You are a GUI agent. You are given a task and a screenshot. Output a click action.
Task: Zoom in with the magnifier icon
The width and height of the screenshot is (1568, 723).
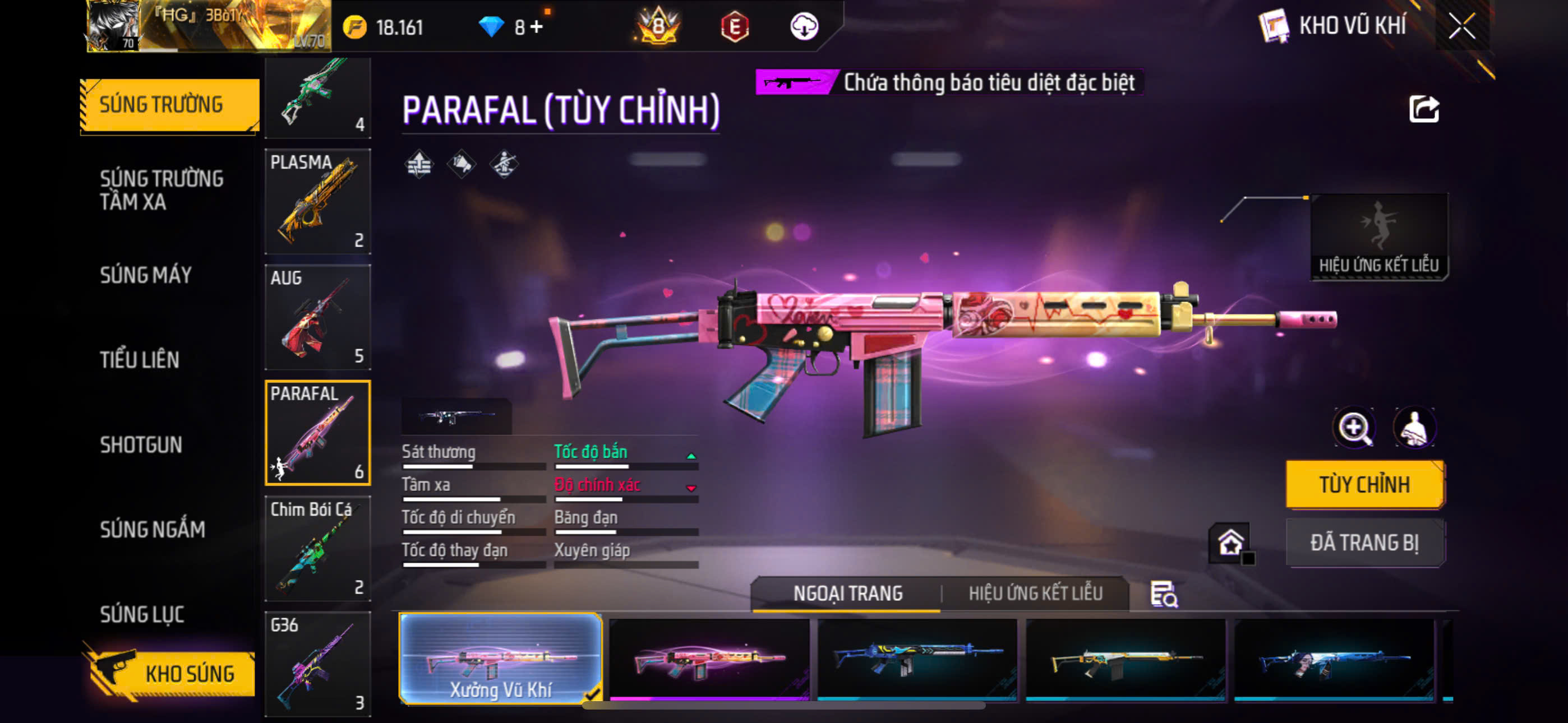(x=1354, y=428)
